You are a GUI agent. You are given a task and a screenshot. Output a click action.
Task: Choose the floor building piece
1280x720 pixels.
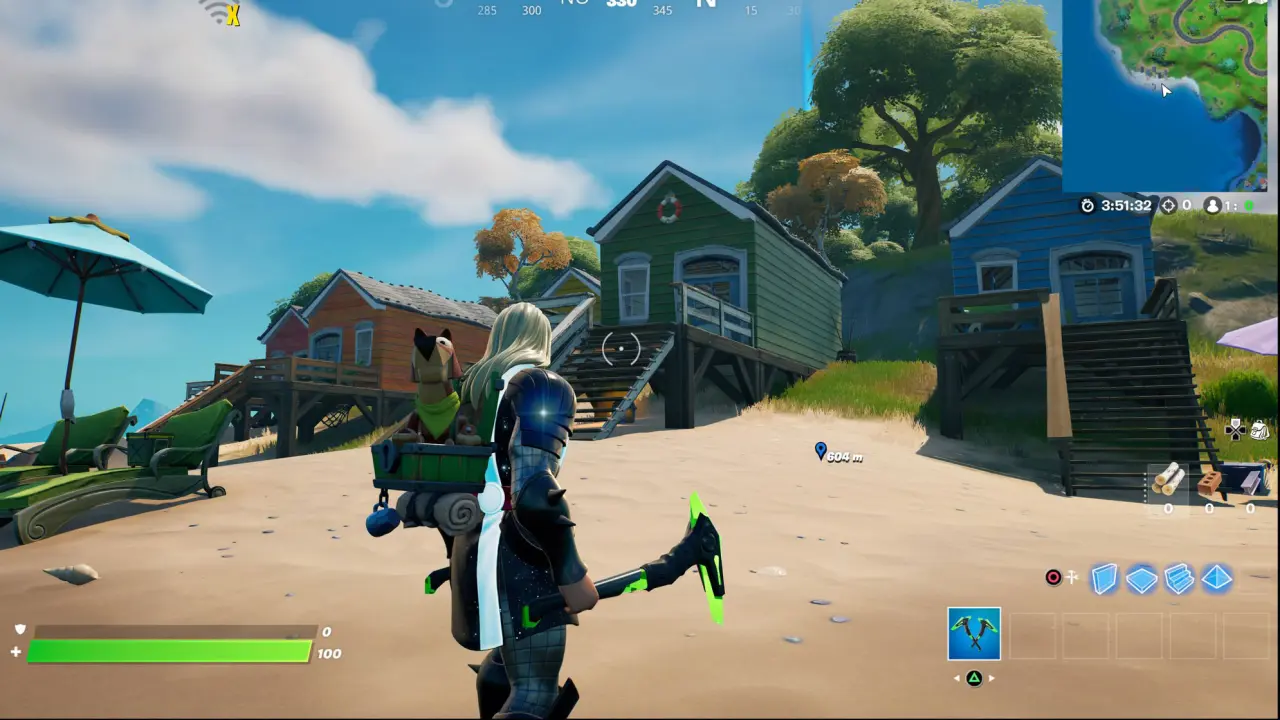click(1141, 579)
